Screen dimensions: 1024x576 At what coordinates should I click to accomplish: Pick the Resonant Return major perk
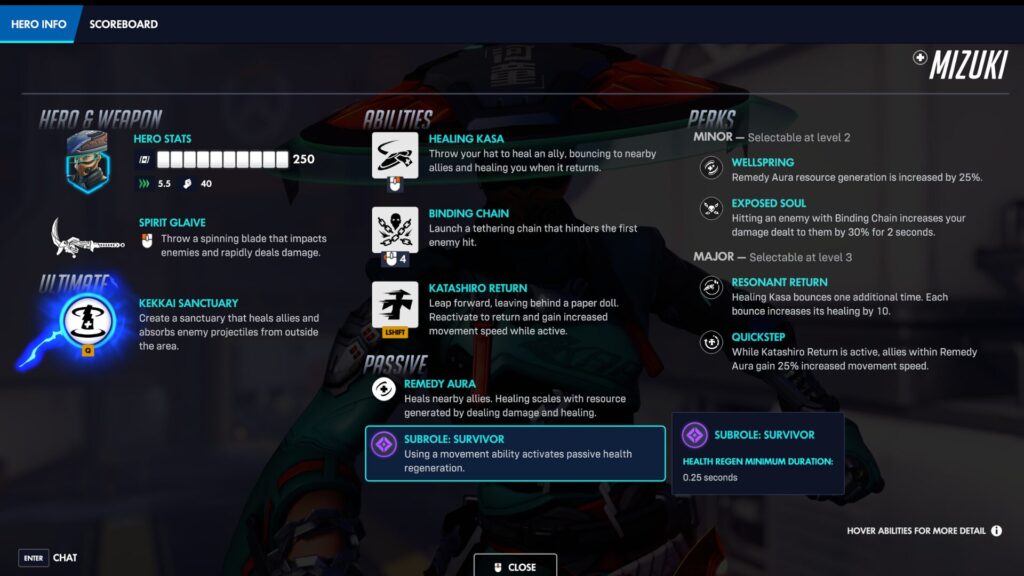(x=712, y=289)
